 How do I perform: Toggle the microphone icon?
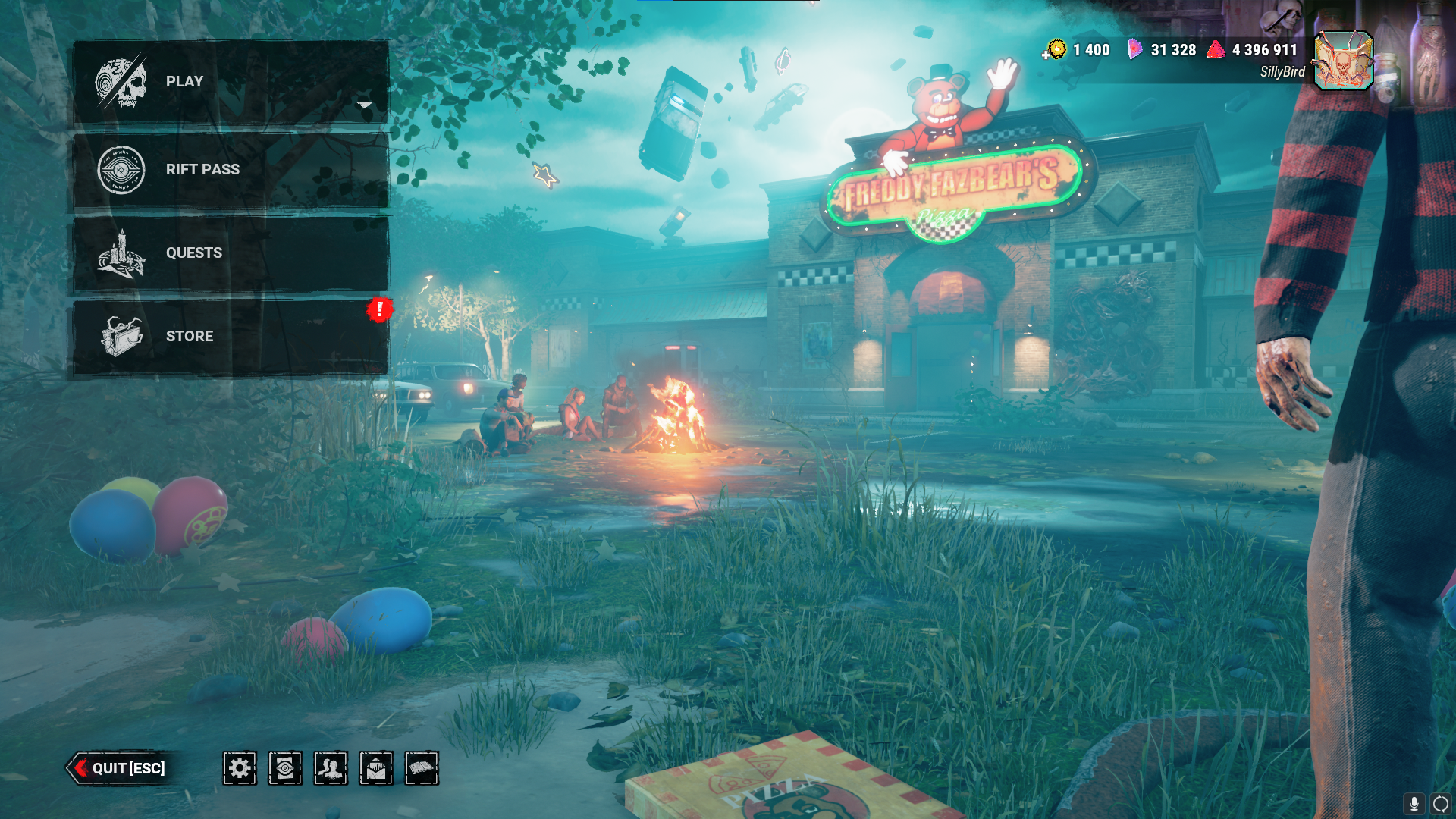coord(1414,804)
